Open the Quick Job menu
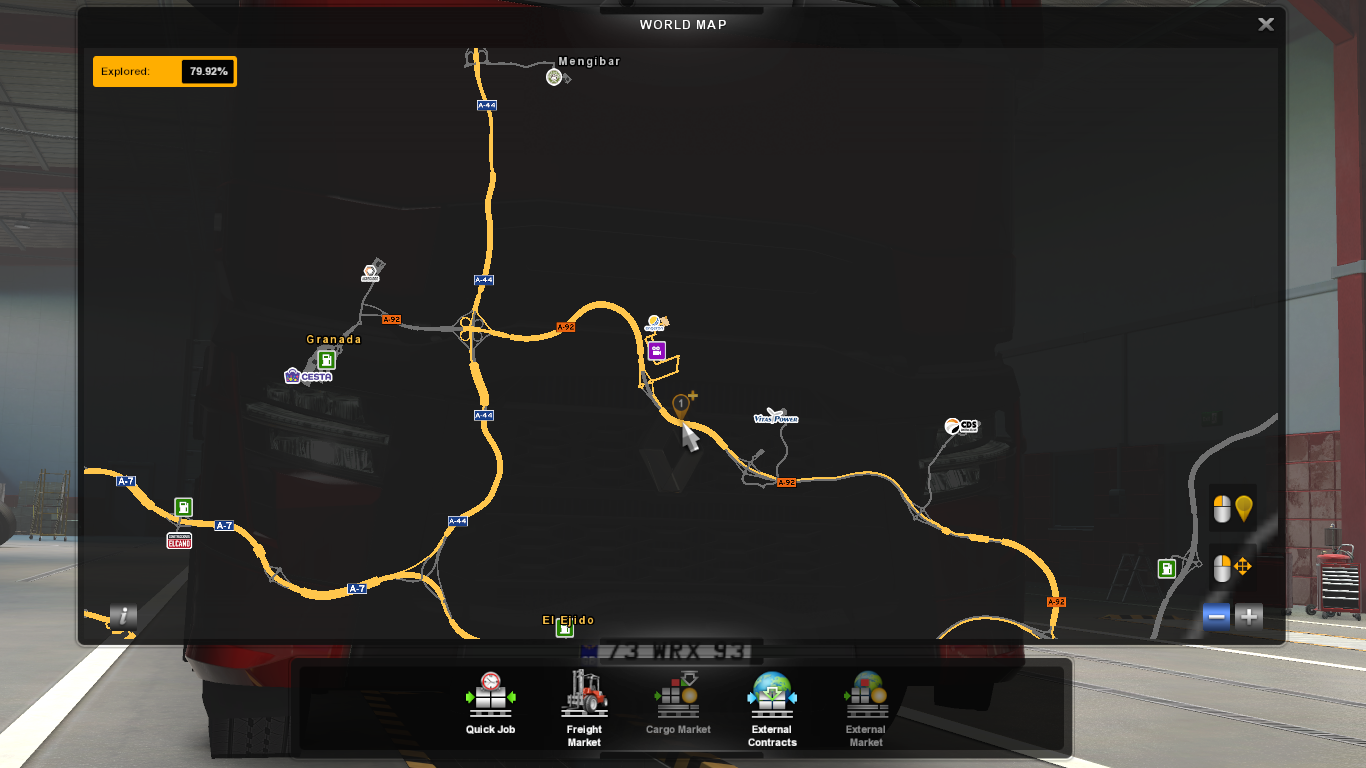 point(490,704)
